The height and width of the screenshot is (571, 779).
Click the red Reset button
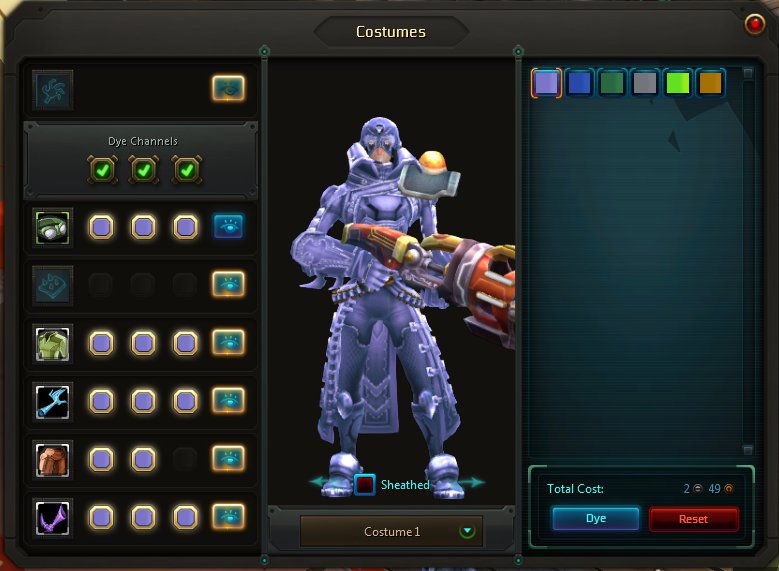pos(693,519)
